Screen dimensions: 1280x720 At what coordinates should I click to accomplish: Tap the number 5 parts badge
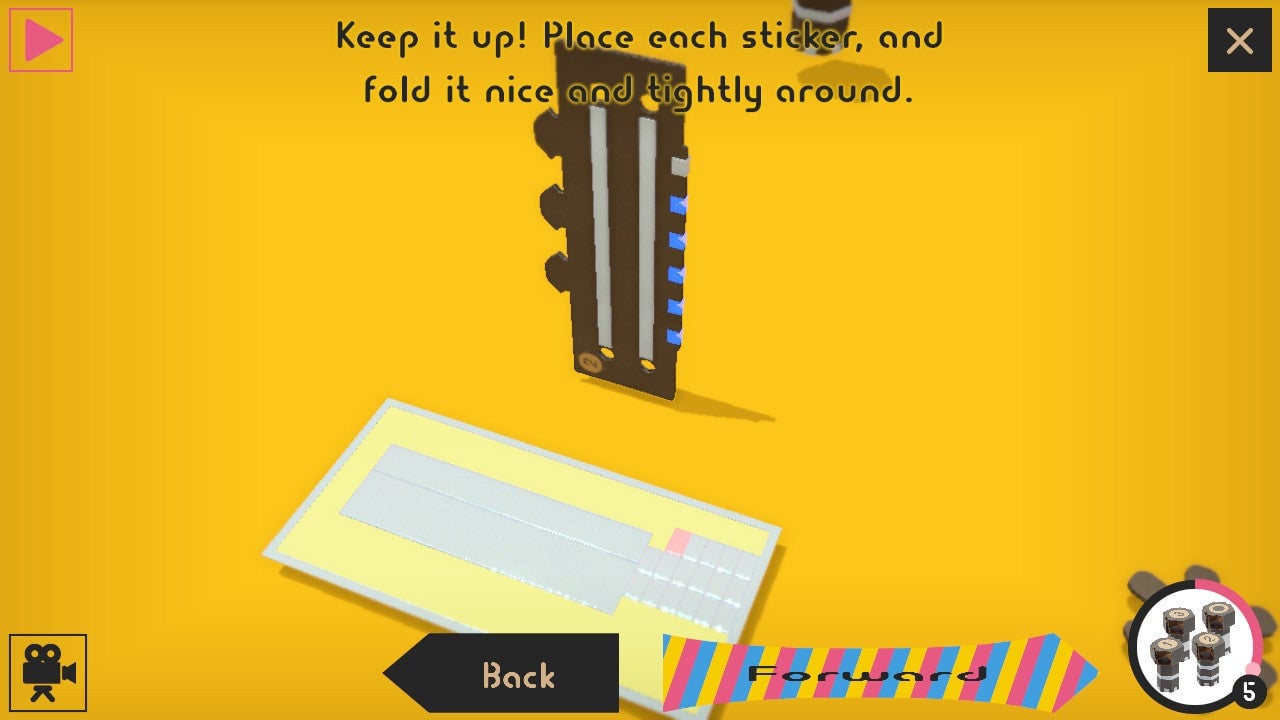[x=1247, y=690]
